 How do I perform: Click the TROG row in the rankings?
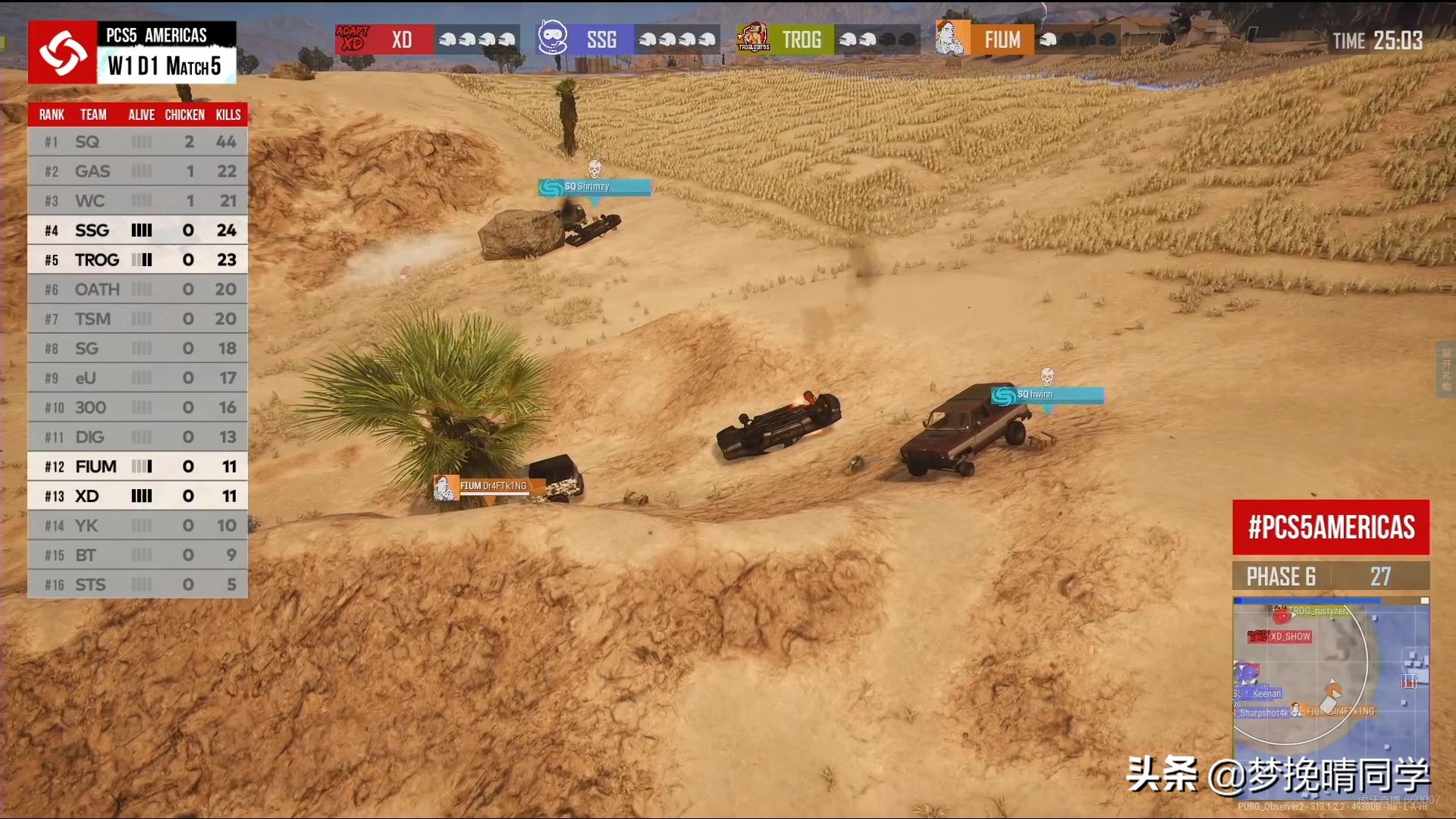[x=137, y=260]
